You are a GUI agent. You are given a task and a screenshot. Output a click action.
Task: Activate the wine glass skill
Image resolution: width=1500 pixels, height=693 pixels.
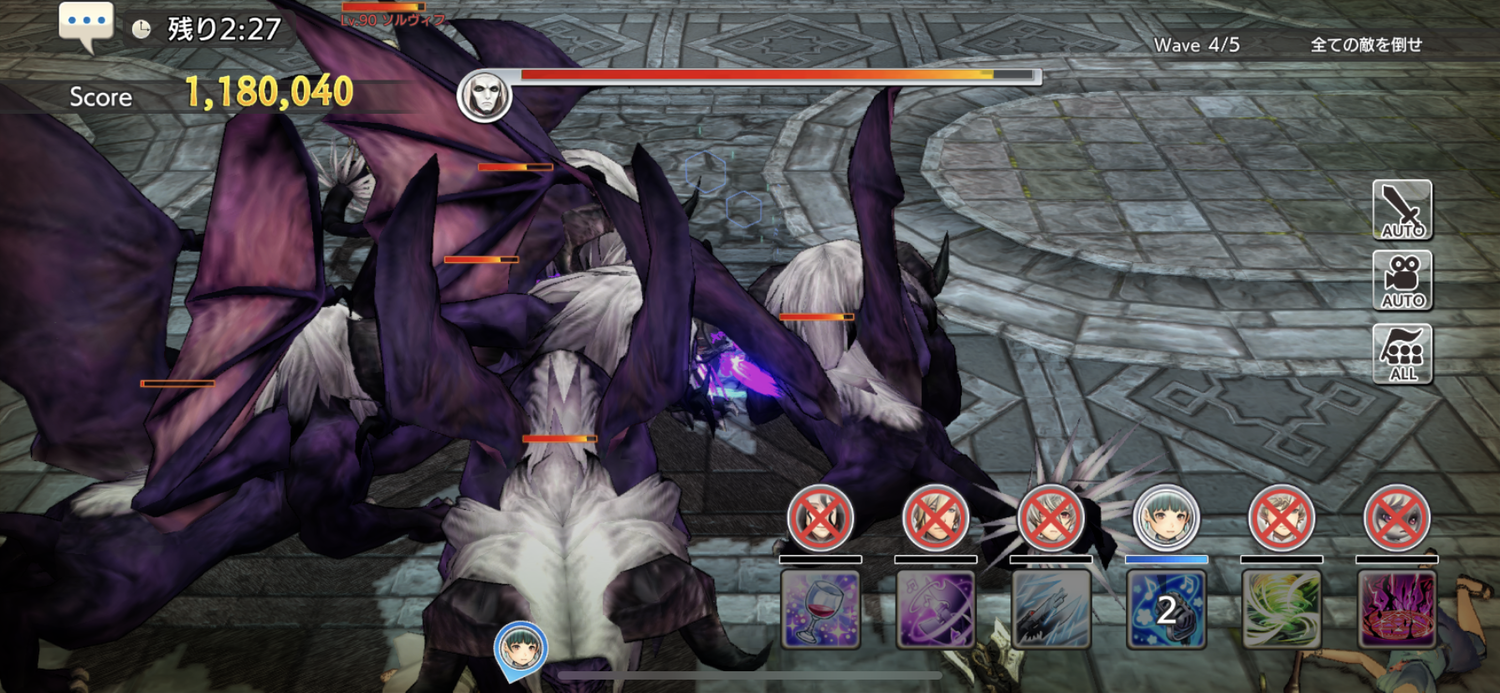point(820,609)
